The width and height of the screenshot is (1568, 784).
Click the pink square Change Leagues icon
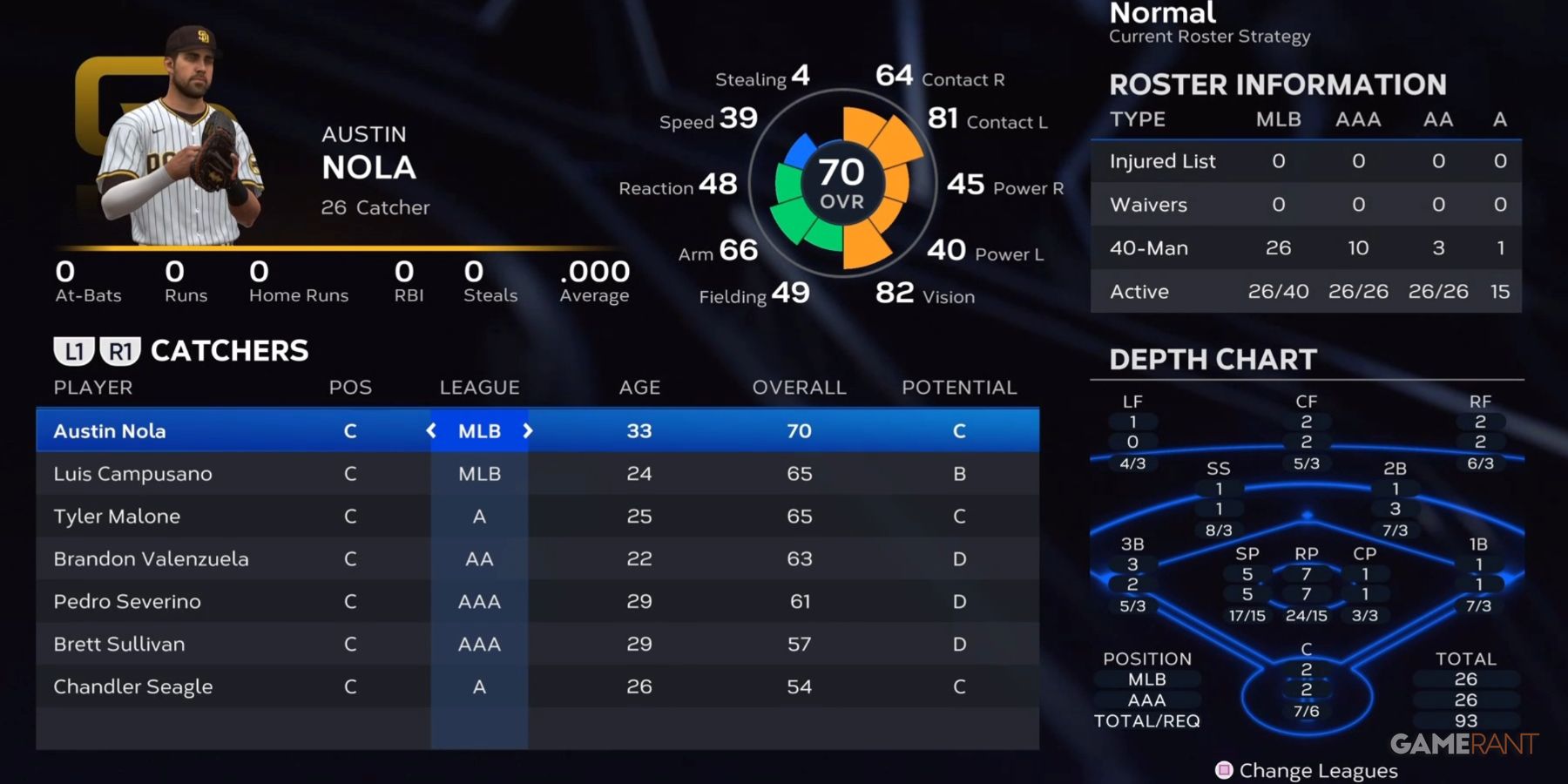(x=1223, y=770)
